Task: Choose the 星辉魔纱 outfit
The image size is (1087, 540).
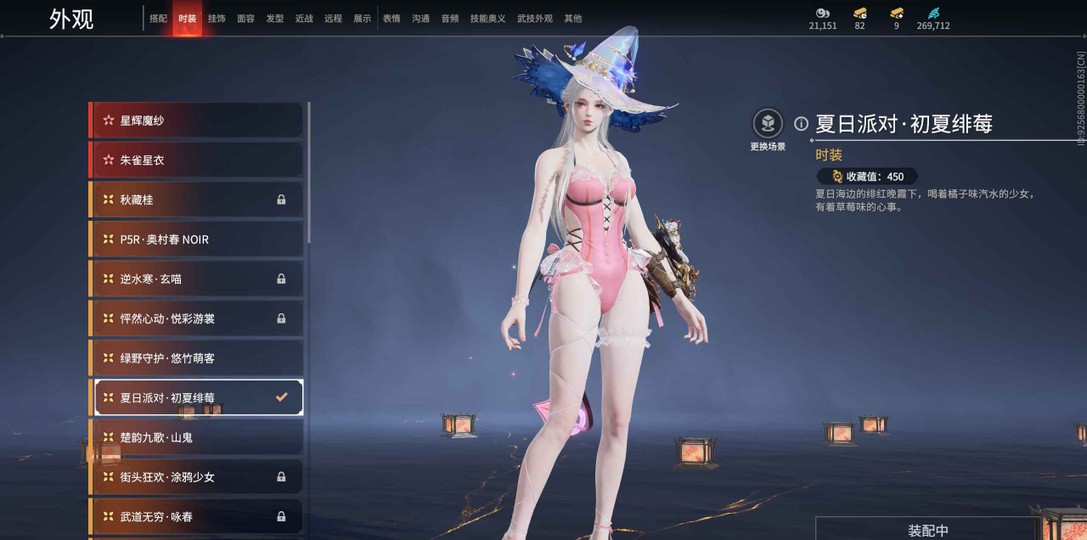Action: tap(197, 120)
